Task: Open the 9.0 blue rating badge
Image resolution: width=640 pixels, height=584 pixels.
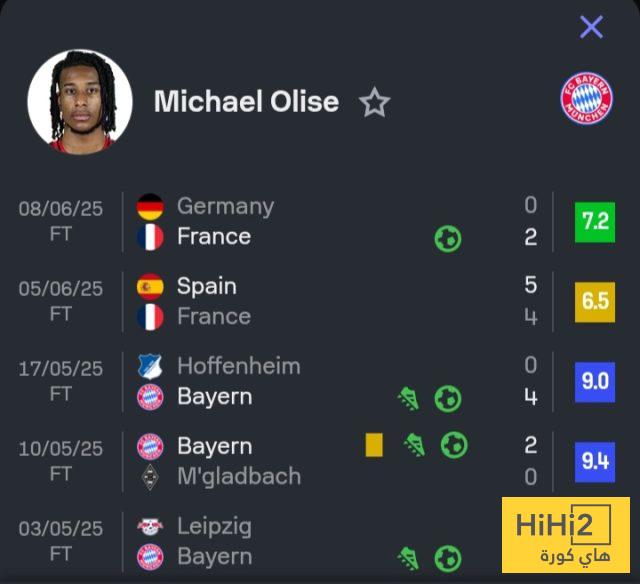Action: (x=595, y=381)
